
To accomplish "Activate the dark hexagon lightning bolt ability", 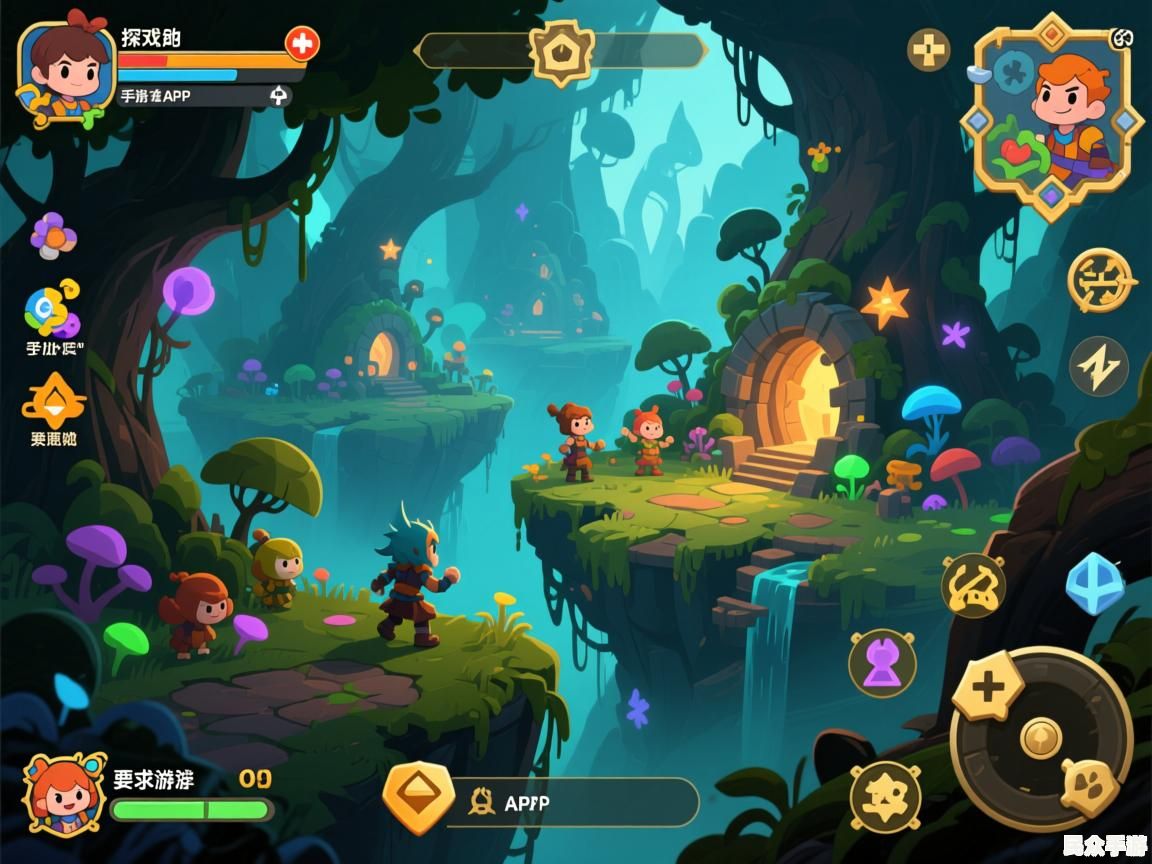I will coord(1099,366).
